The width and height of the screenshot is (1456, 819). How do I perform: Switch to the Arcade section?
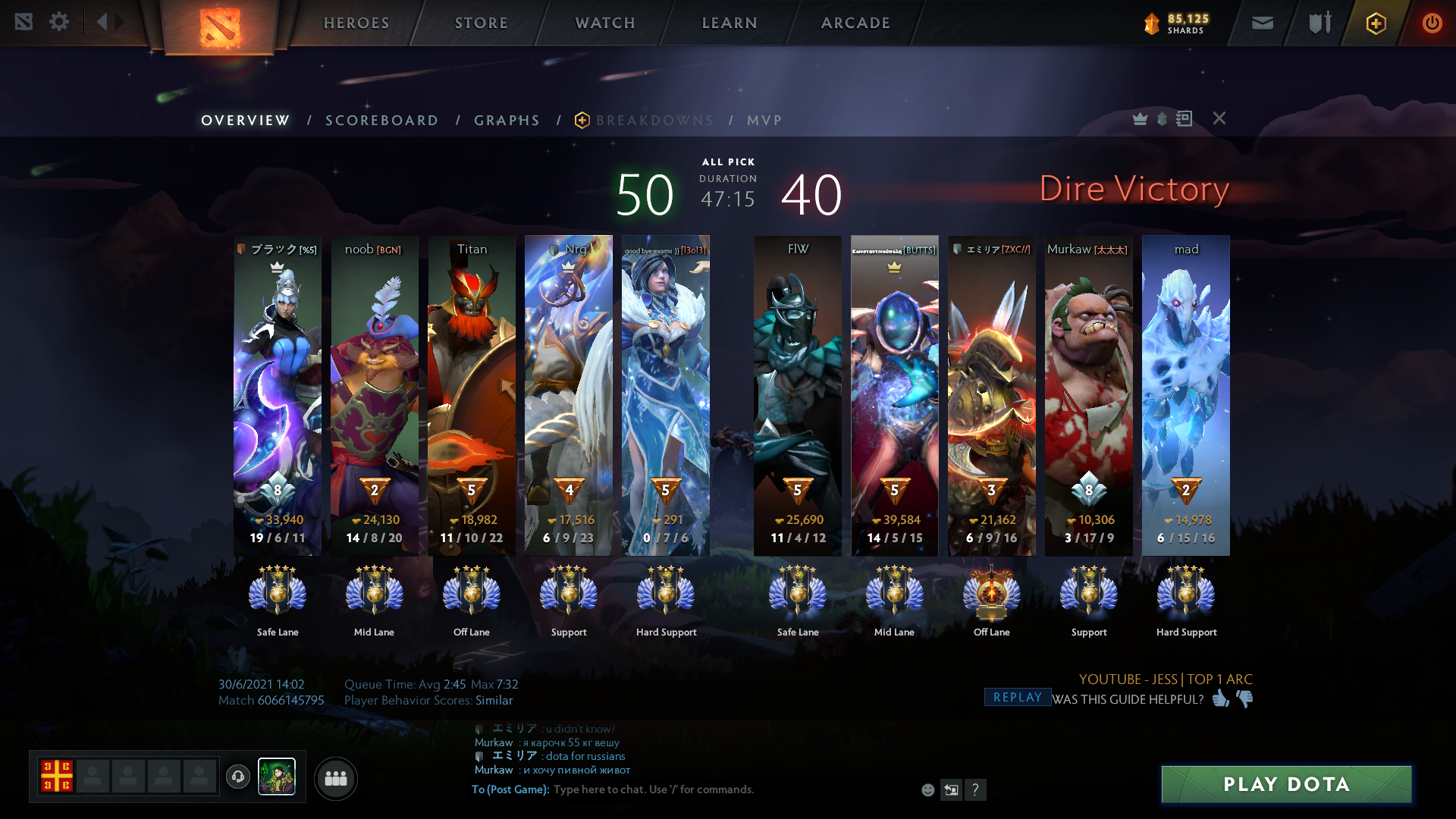tap(855, 23)
